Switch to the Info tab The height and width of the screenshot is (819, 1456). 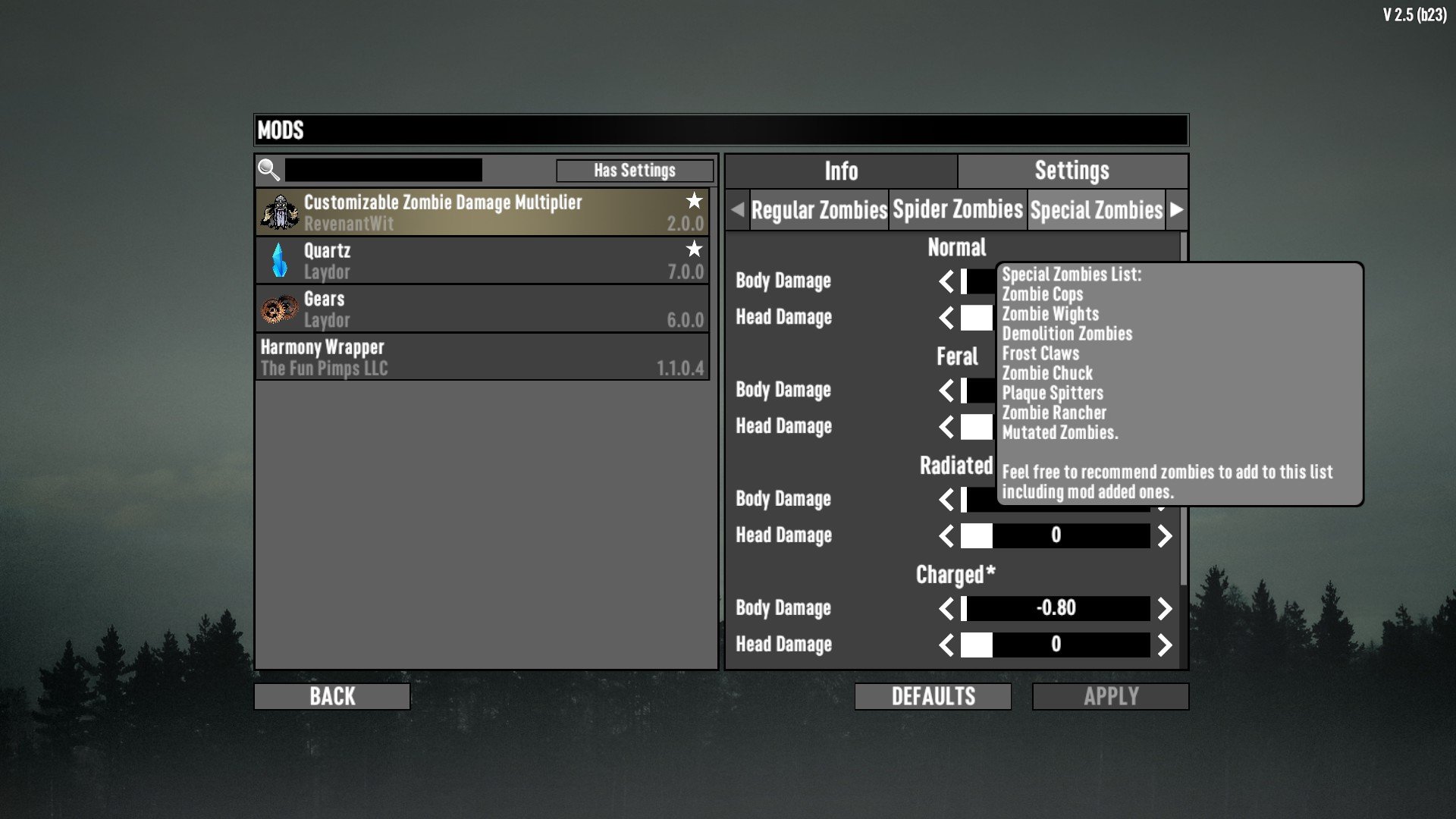pyautogui.click(x=841, y=171)
